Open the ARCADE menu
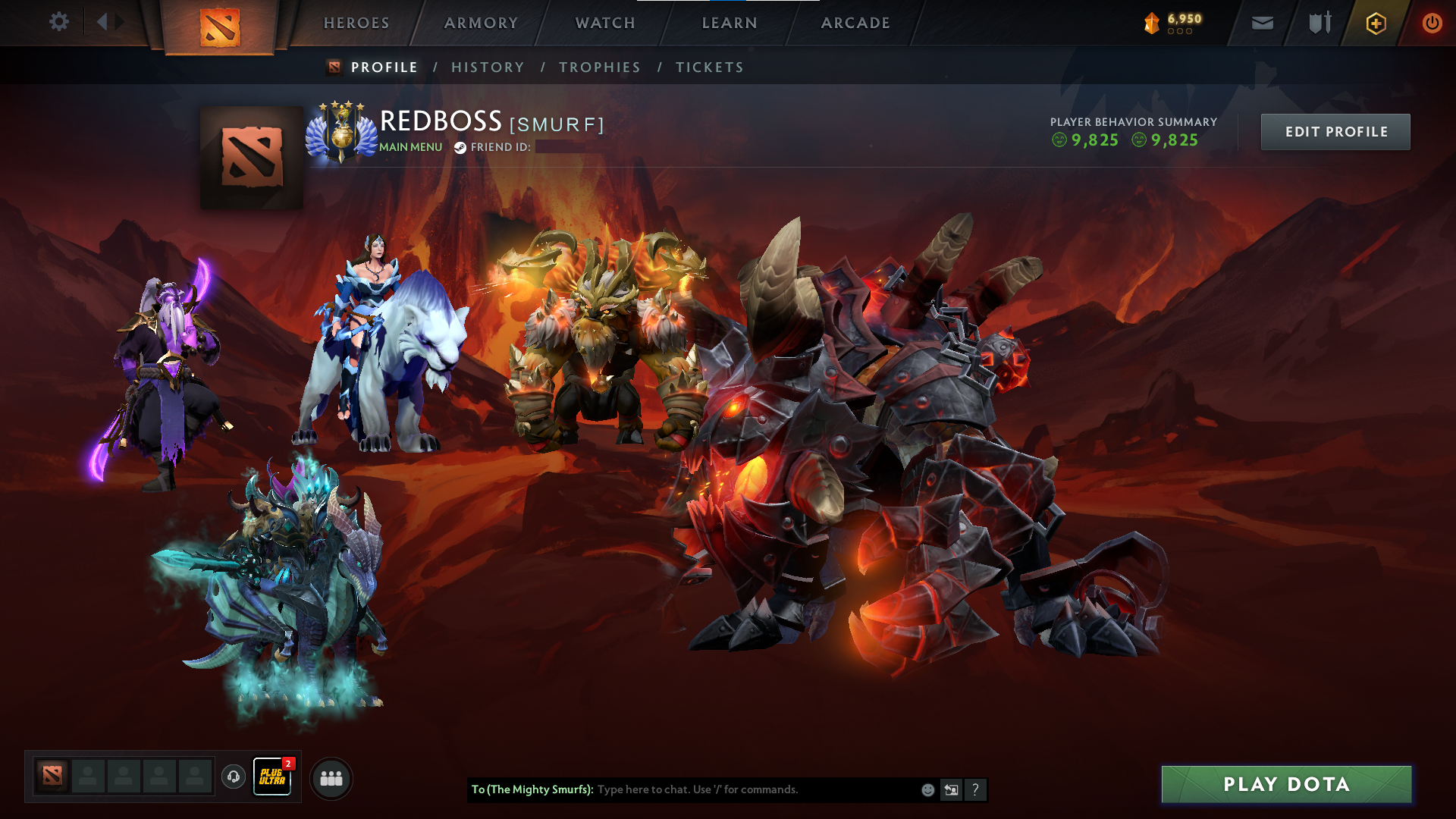Screen dimensions: 1456x819 tap(855, 23)
